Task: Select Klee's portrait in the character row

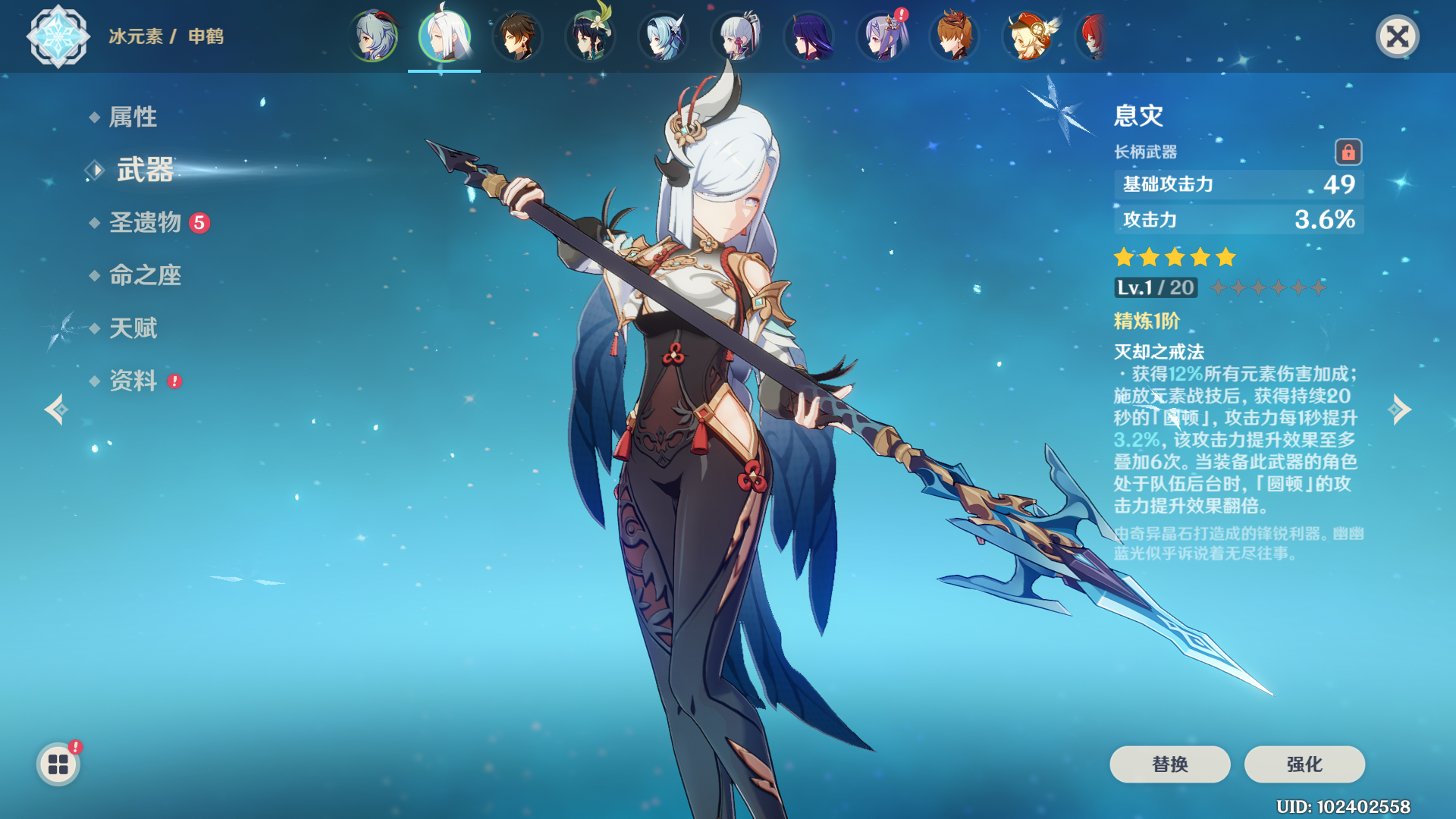Action: pyautogui.click(x=1028, y=36)
